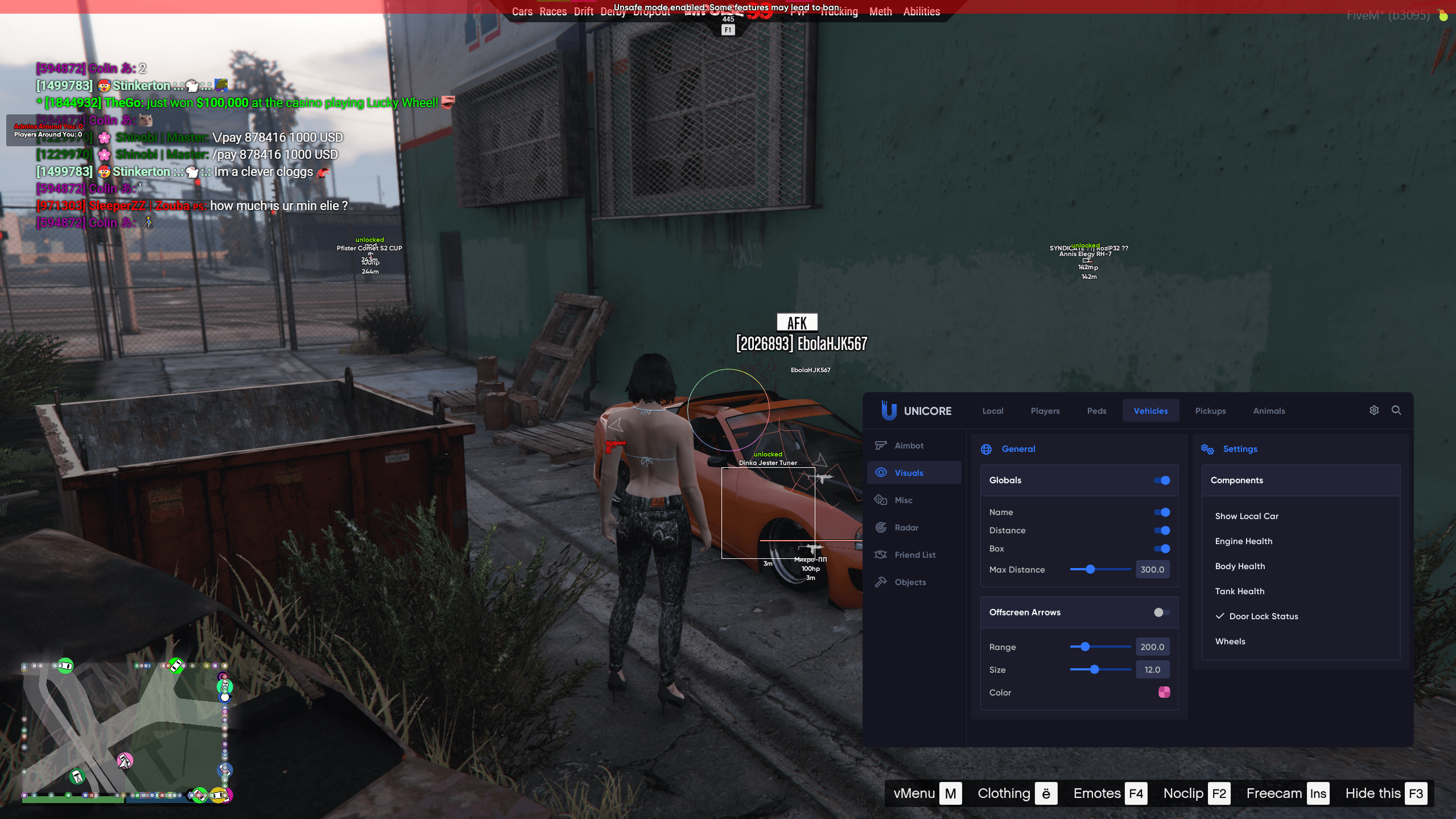Select the Radar section
The width and height of the screenshot is (1456, 819).
tap(906, 528)
